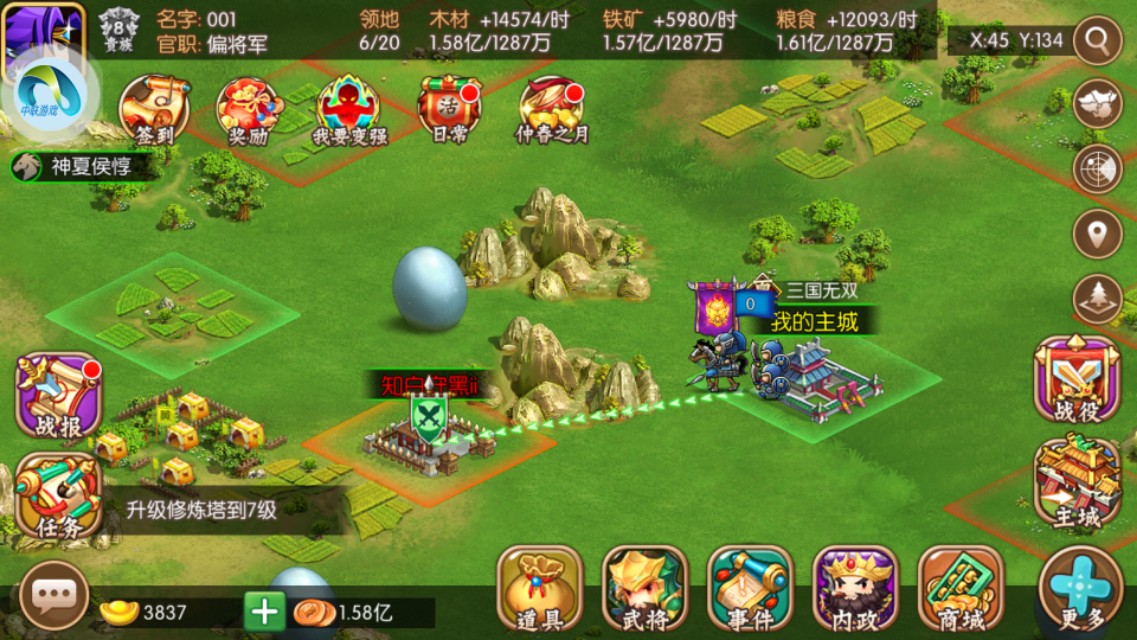
Task: Claim rewards via the 奖励 icon
Action: tap(249, 110)
